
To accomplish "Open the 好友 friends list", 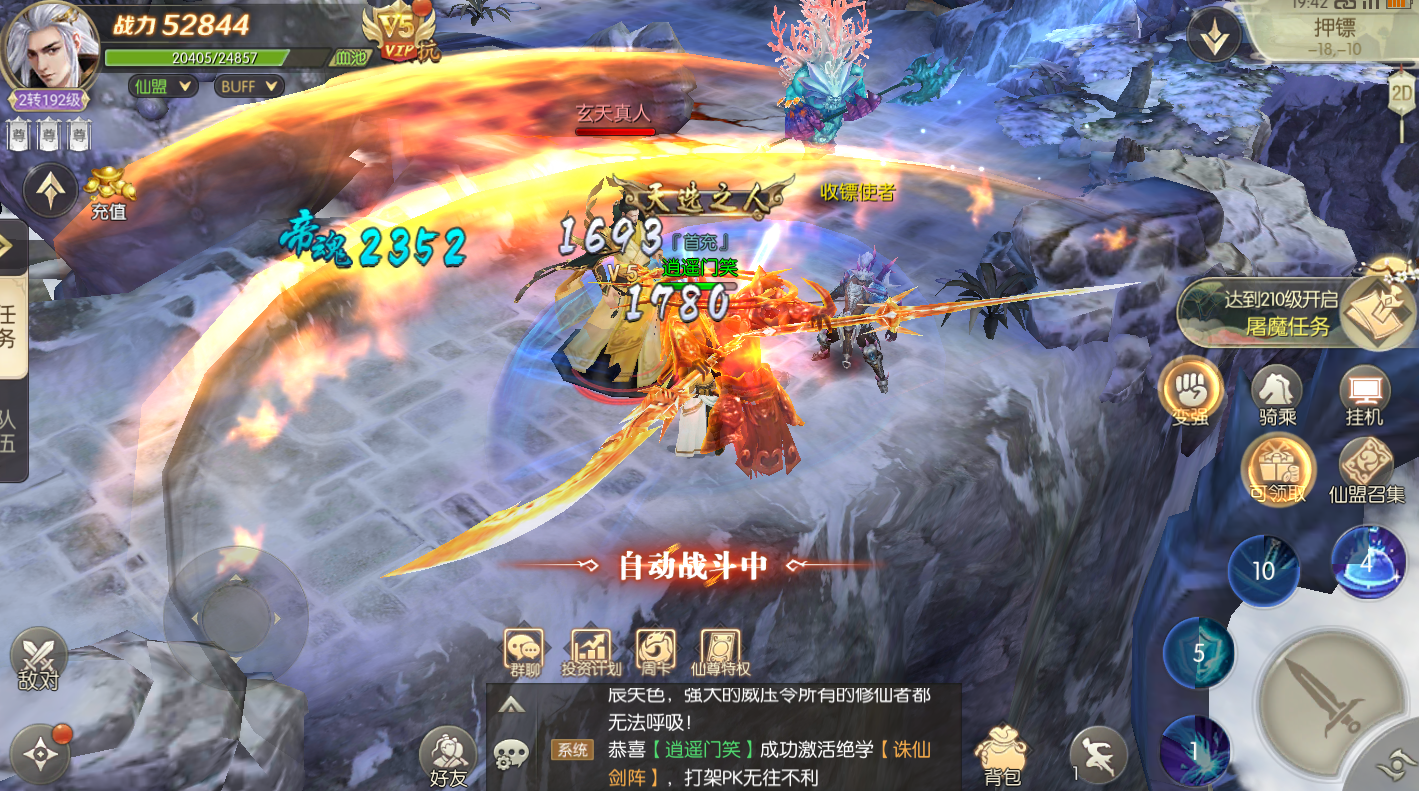I will coord(447,757).
